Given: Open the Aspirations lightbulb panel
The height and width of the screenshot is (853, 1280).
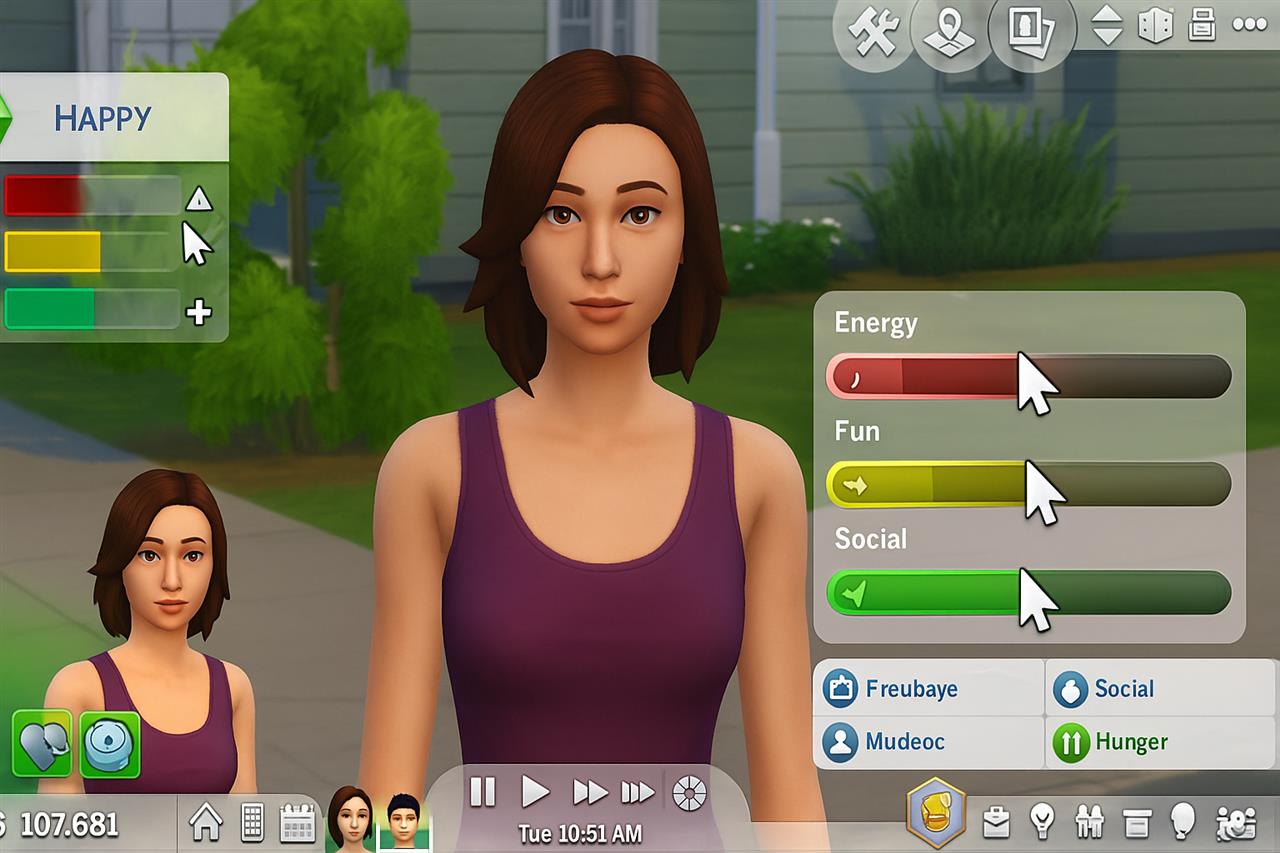Looking at the screenshot, I should (x=1042, y=820).
